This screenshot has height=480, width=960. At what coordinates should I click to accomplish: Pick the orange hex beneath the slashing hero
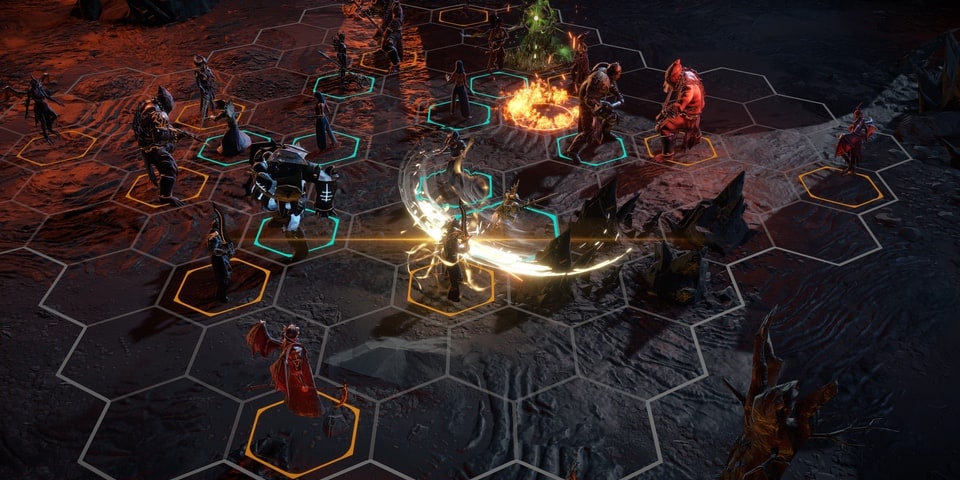pos(450,290)
